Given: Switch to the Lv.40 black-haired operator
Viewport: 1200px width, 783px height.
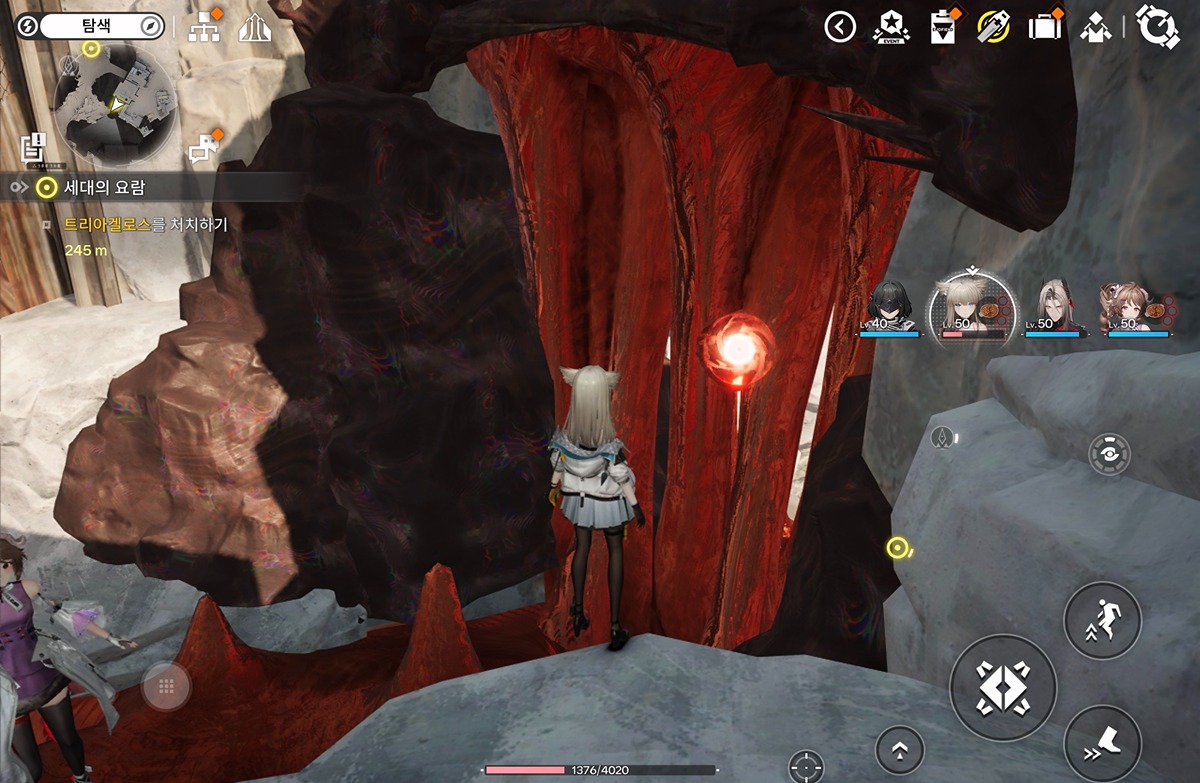Looking at the screenshot, I should tap(889, 307).
